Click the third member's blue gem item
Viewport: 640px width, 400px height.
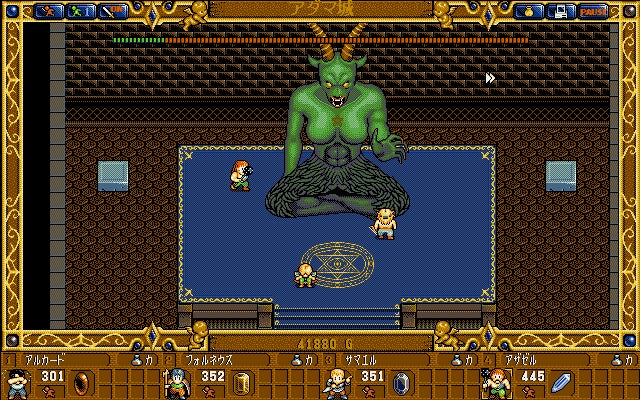(402, 382)
